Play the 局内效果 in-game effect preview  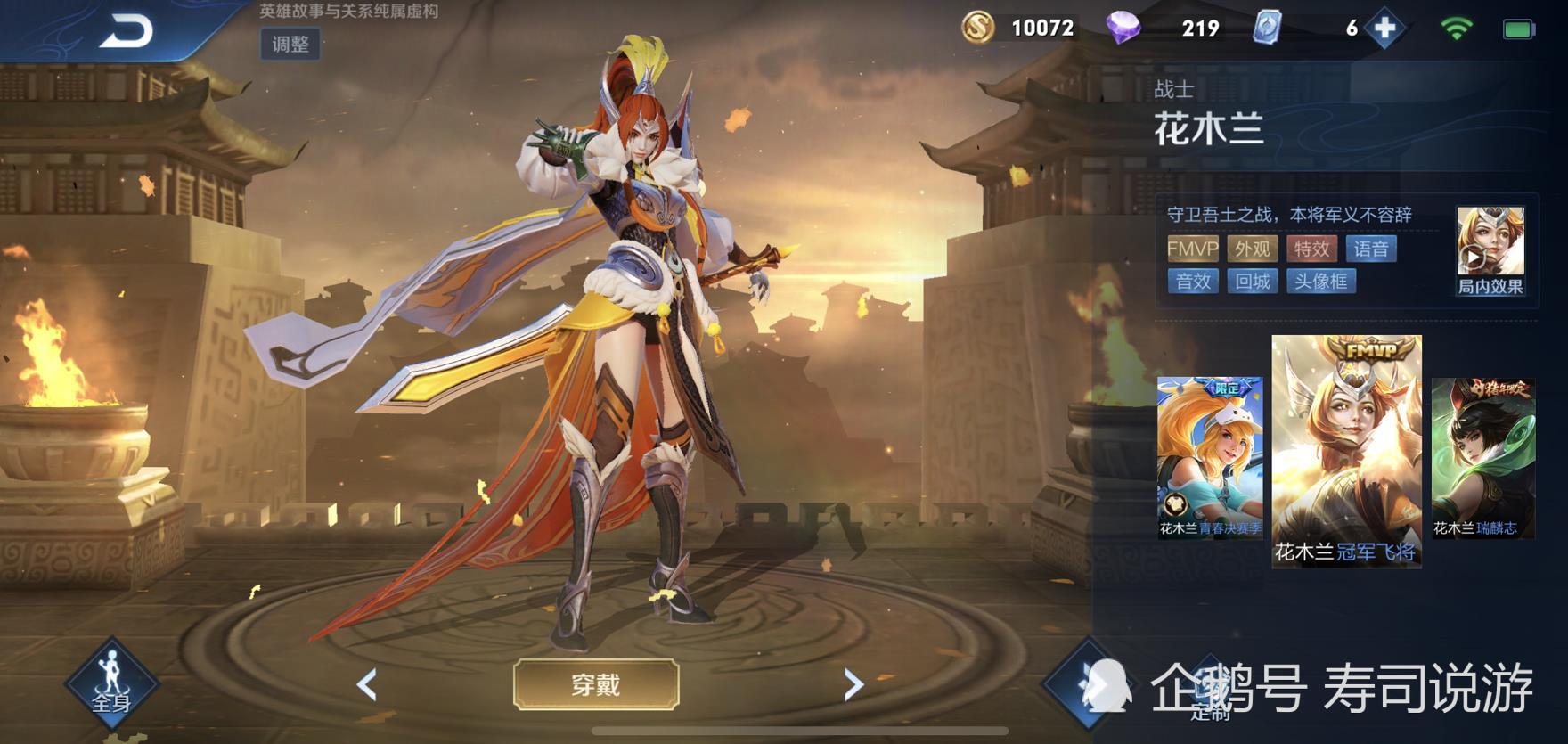coord(1490,249)
